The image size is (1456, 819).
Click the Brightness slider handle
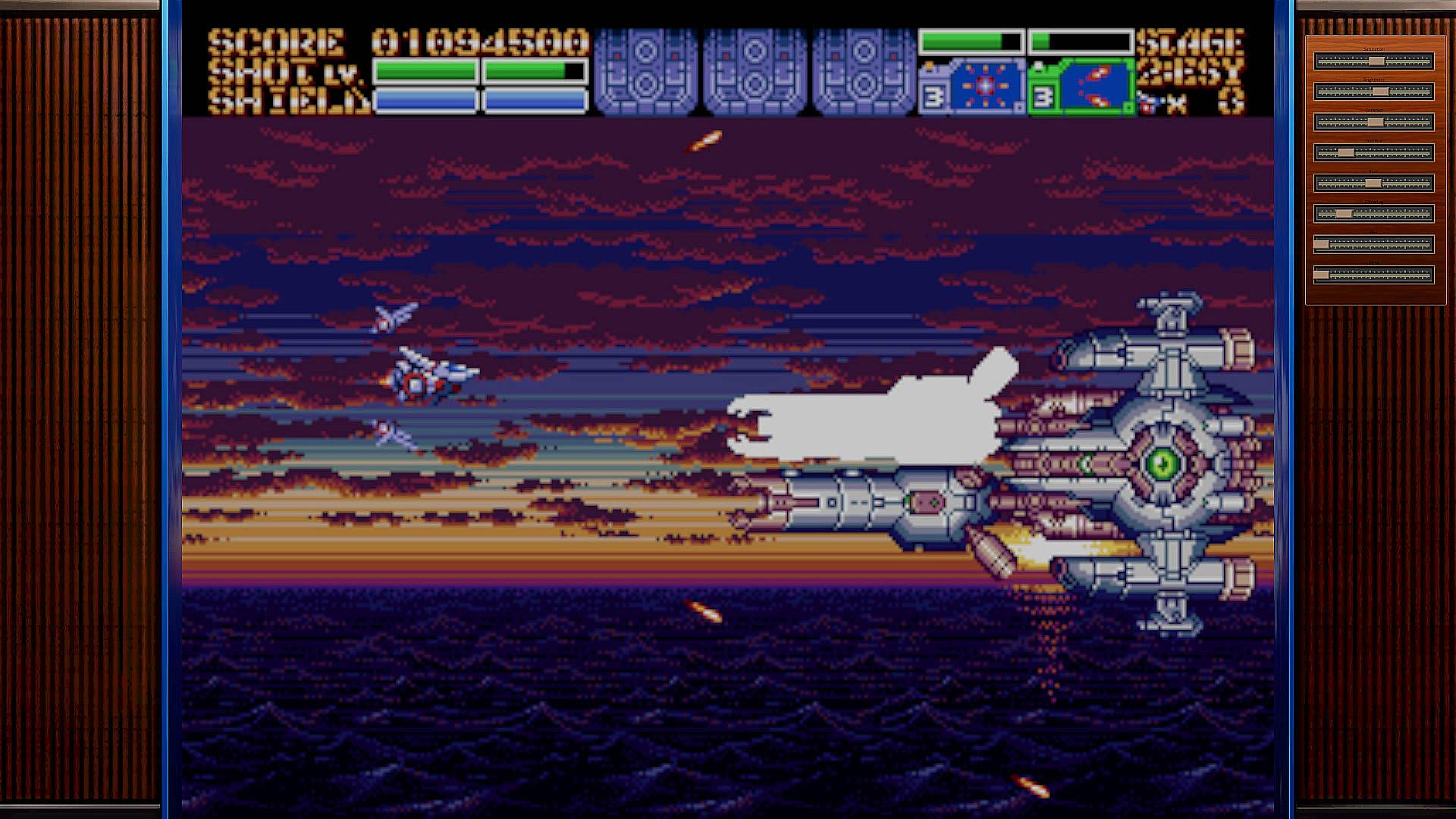point(1381,92)
